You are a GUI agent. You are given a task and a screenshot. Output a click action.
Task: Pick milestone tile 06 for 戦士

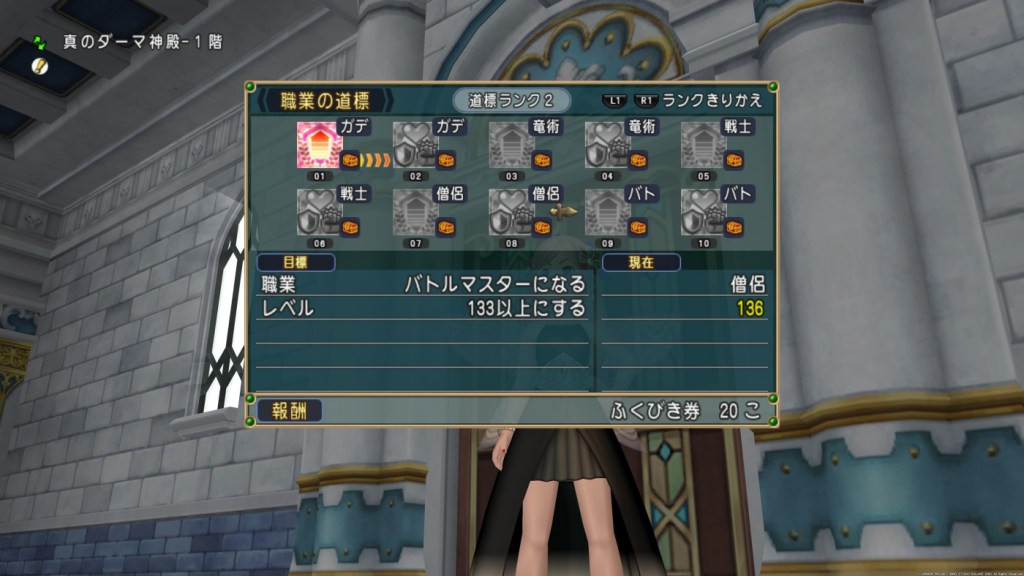[320, 211]
